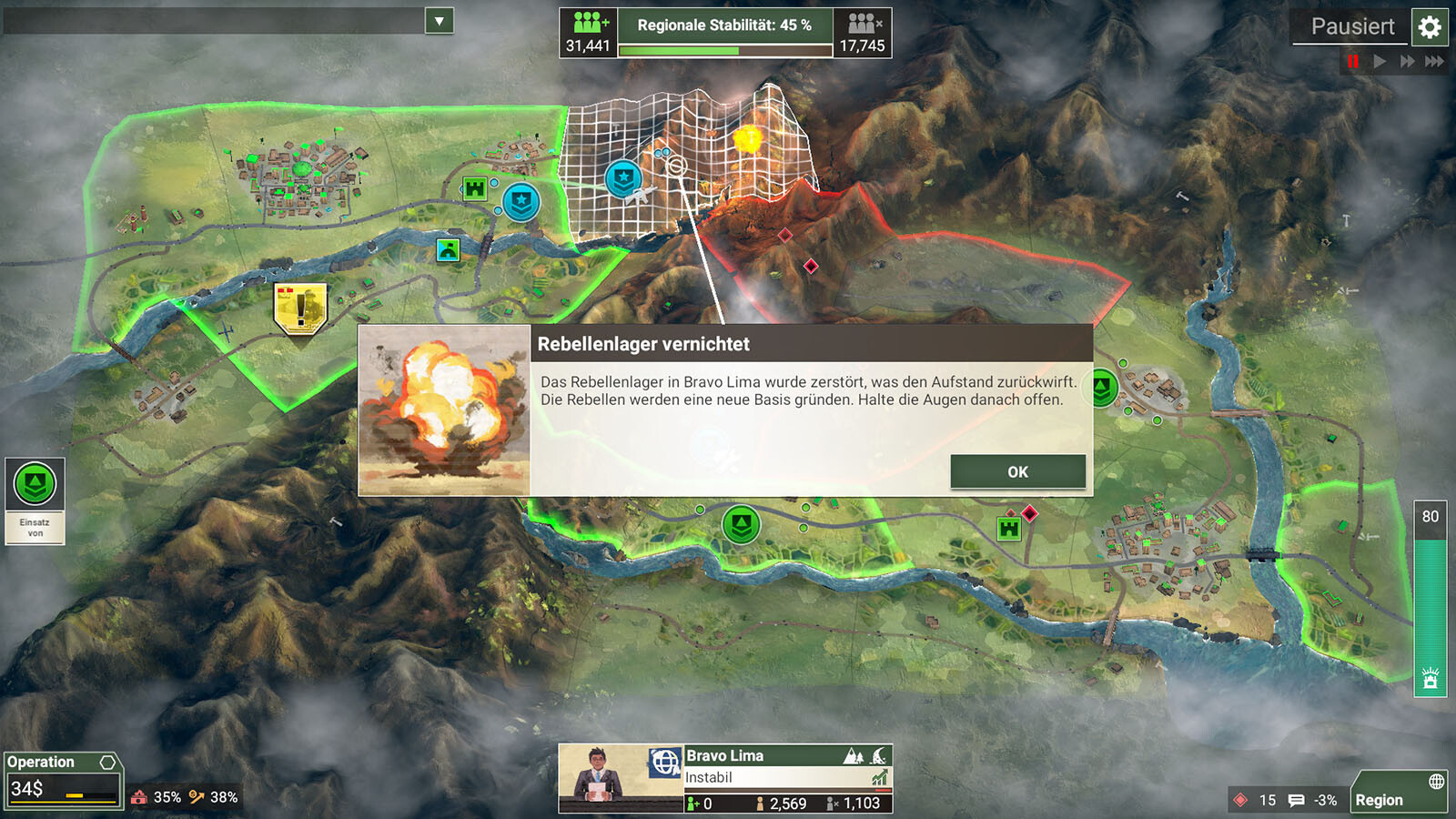Resume game at normal play speed
1456x819 pixels.
point(1380,61)
